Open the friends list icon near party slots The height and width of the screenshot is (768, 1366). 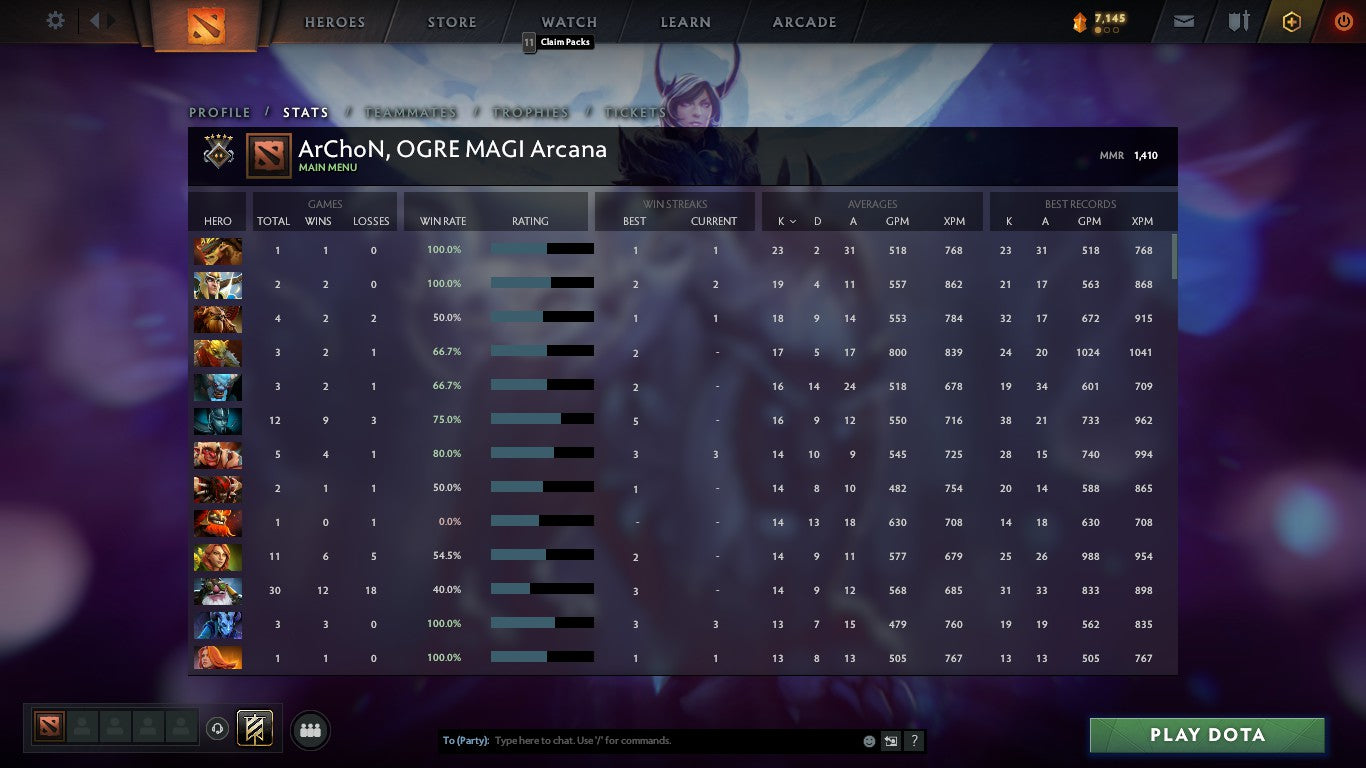coord(310,730)
